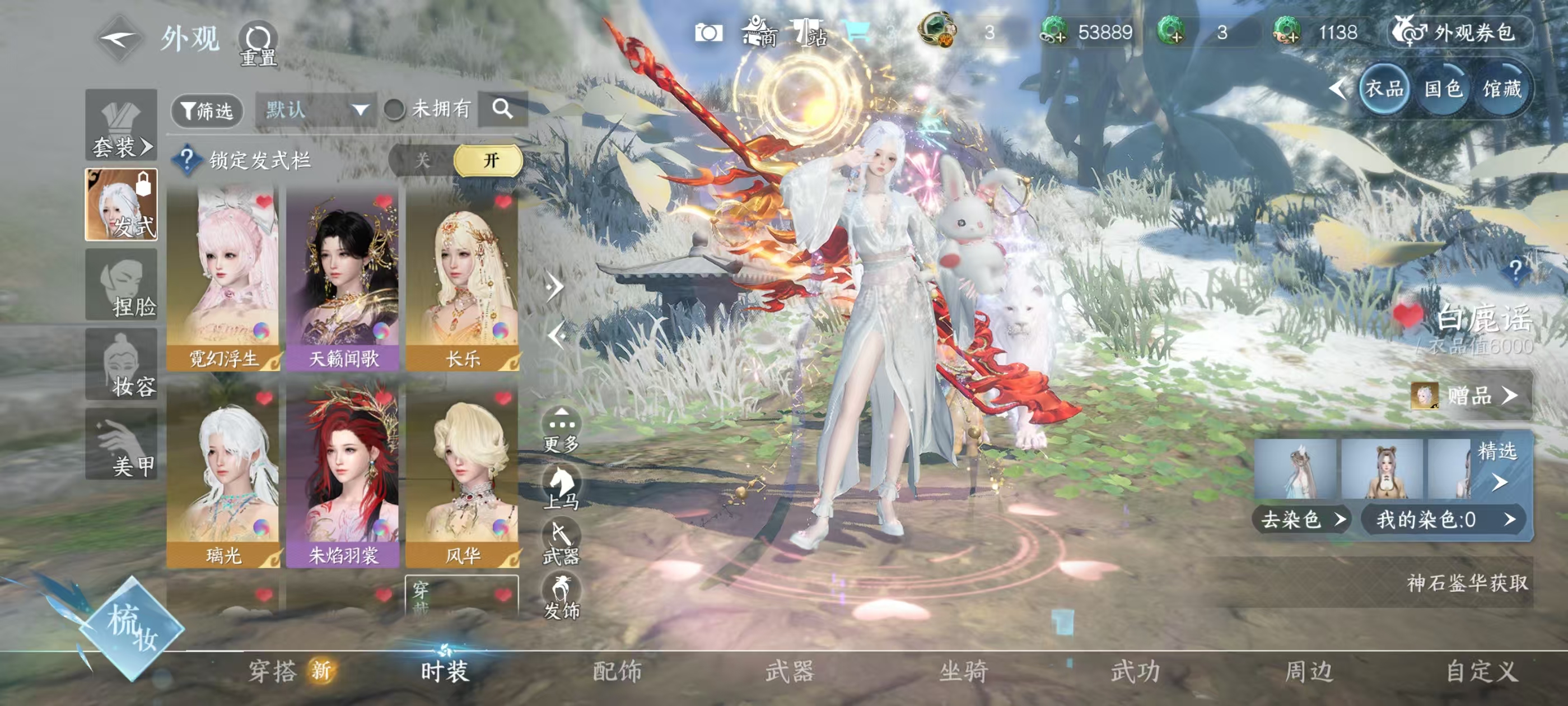The height and width of the screenshot is (706, 1568).
Task: Toggle the 未拥有 checkbox
Action: point(394,110)
